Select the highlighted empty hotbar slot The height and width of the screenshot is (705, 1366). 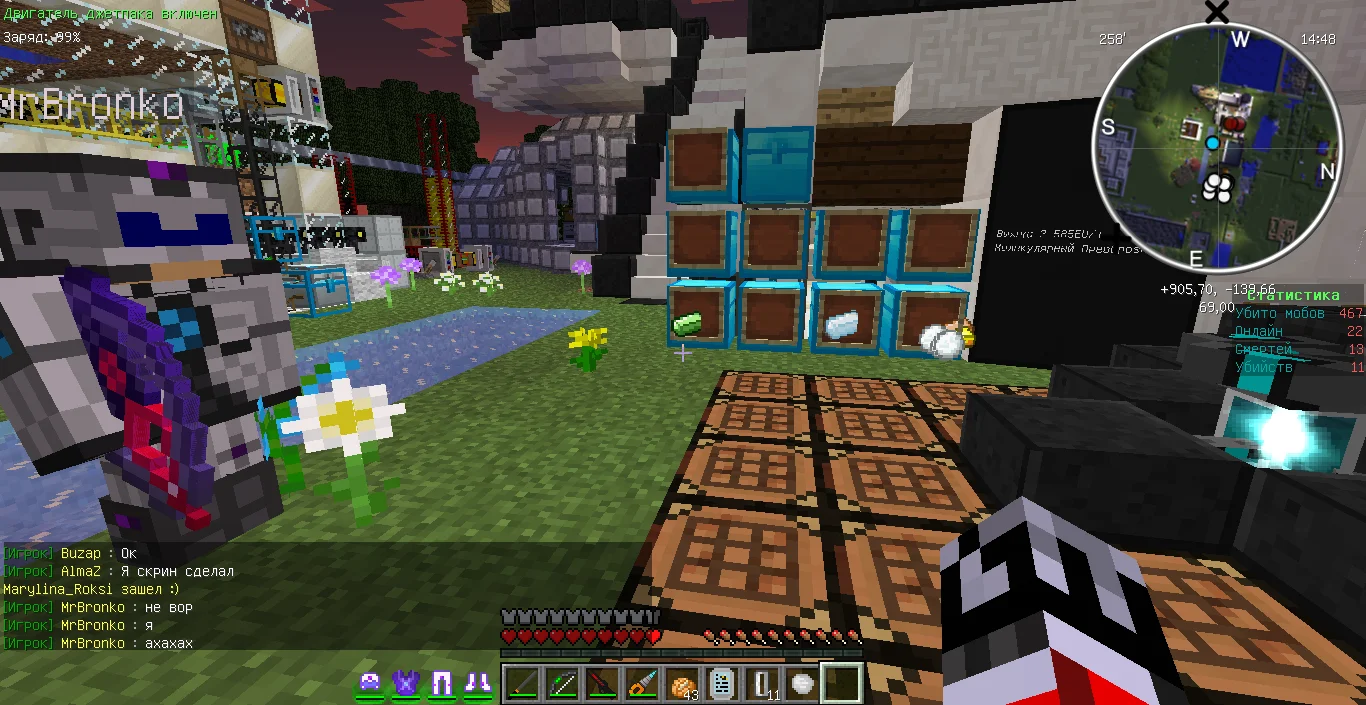coord(842,684)
